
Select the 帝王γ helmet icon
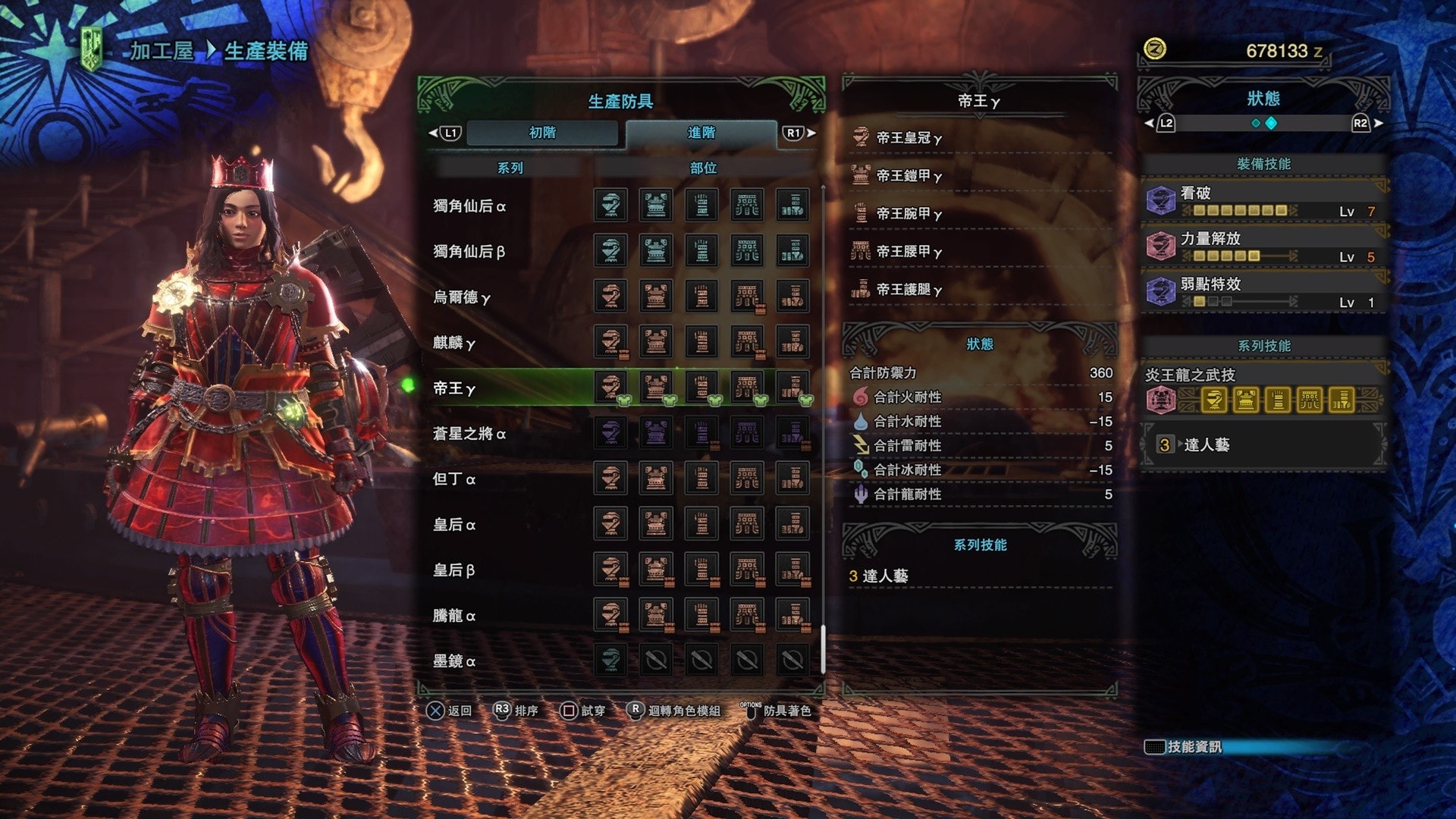(x=610, y=388)
